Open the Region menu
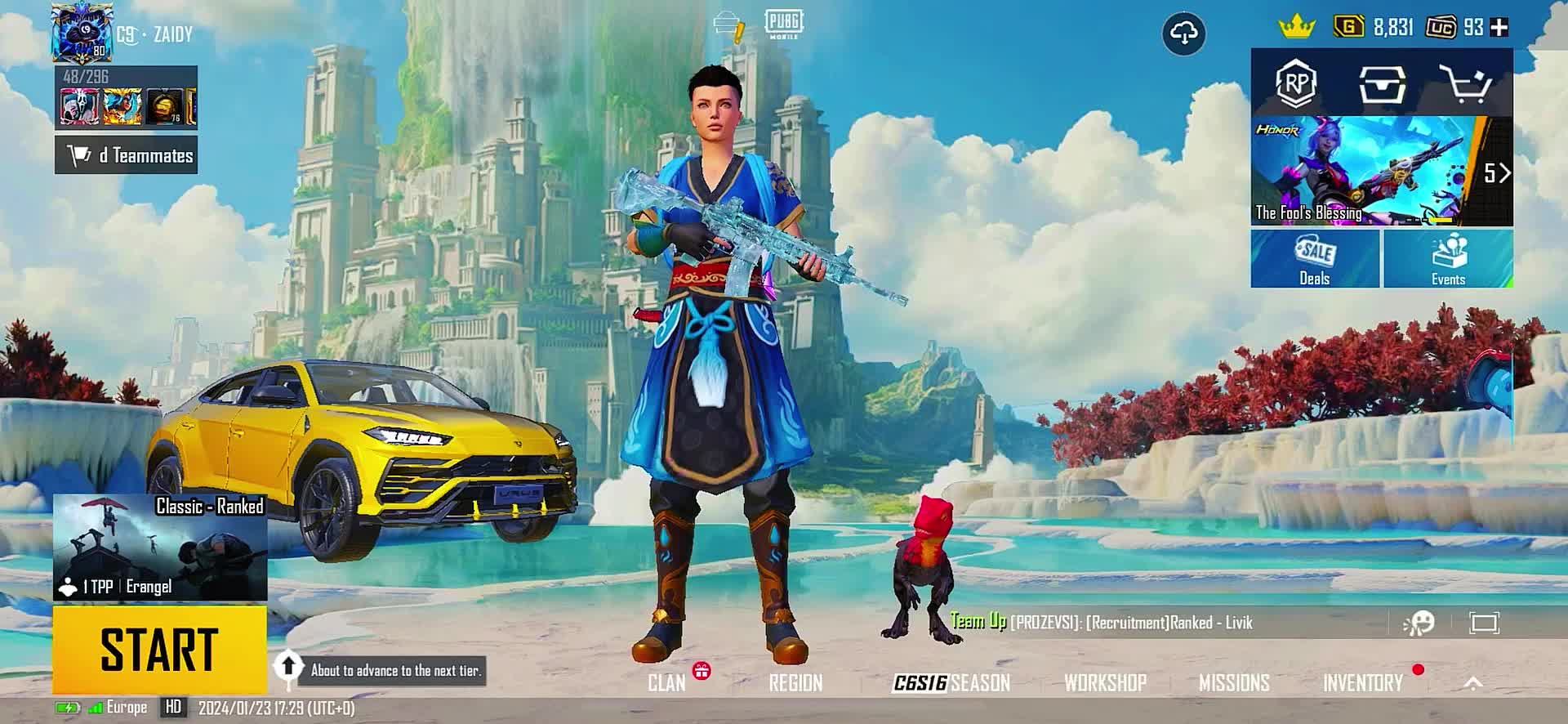This screenshot has height=724, width=1568. tap(795, 683)
